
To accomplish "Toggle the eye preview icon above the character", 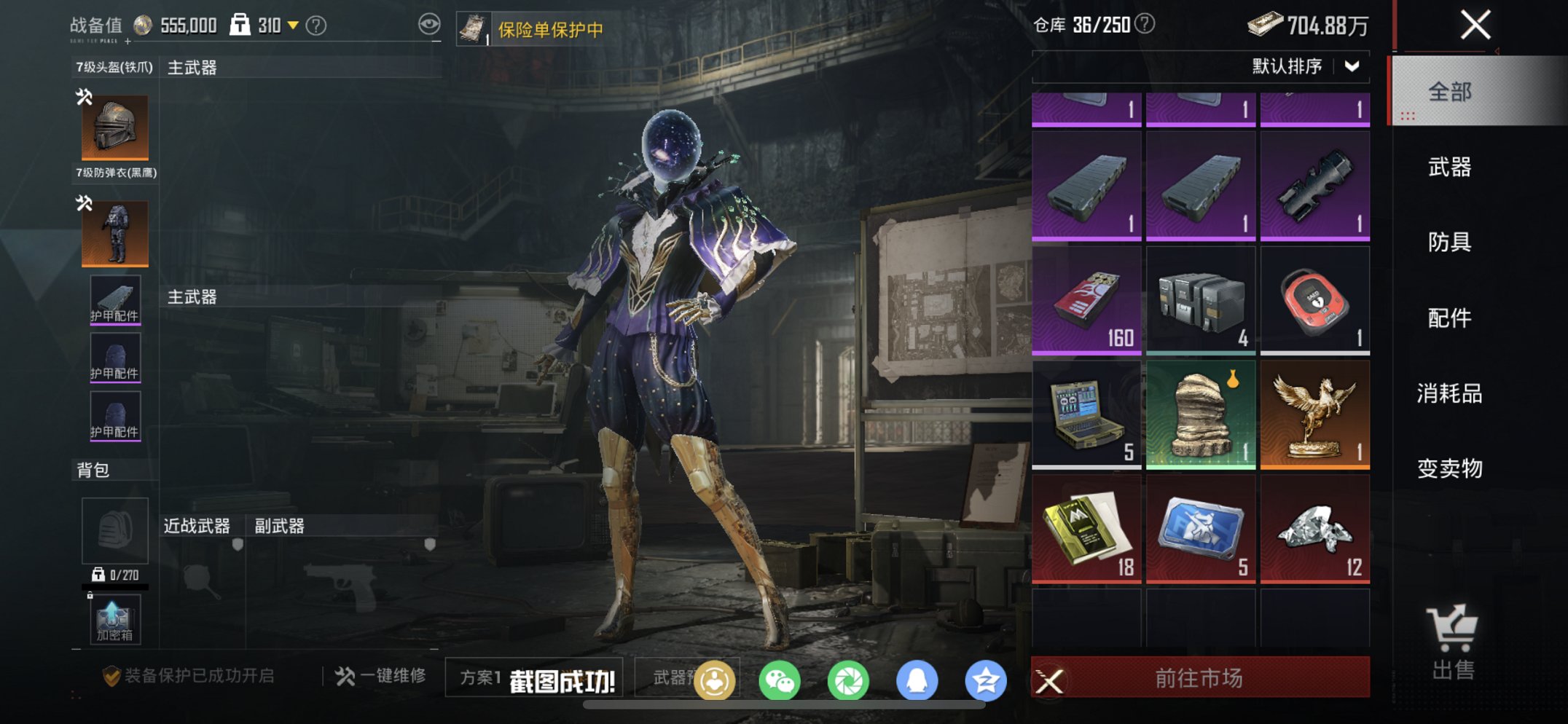I will click(x=429, y=23).
